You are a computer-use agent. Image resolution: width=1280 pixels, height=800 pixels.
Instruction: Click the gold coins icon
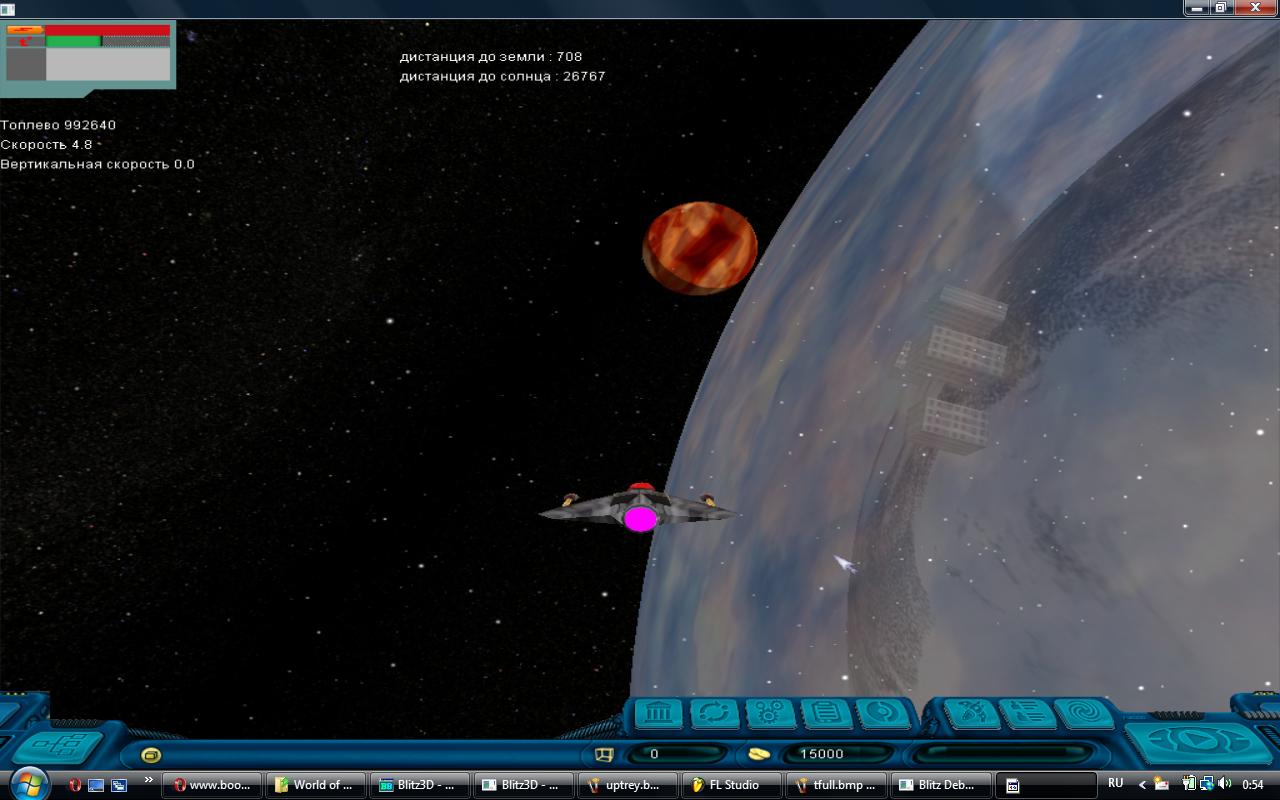(x=759, y=754)
